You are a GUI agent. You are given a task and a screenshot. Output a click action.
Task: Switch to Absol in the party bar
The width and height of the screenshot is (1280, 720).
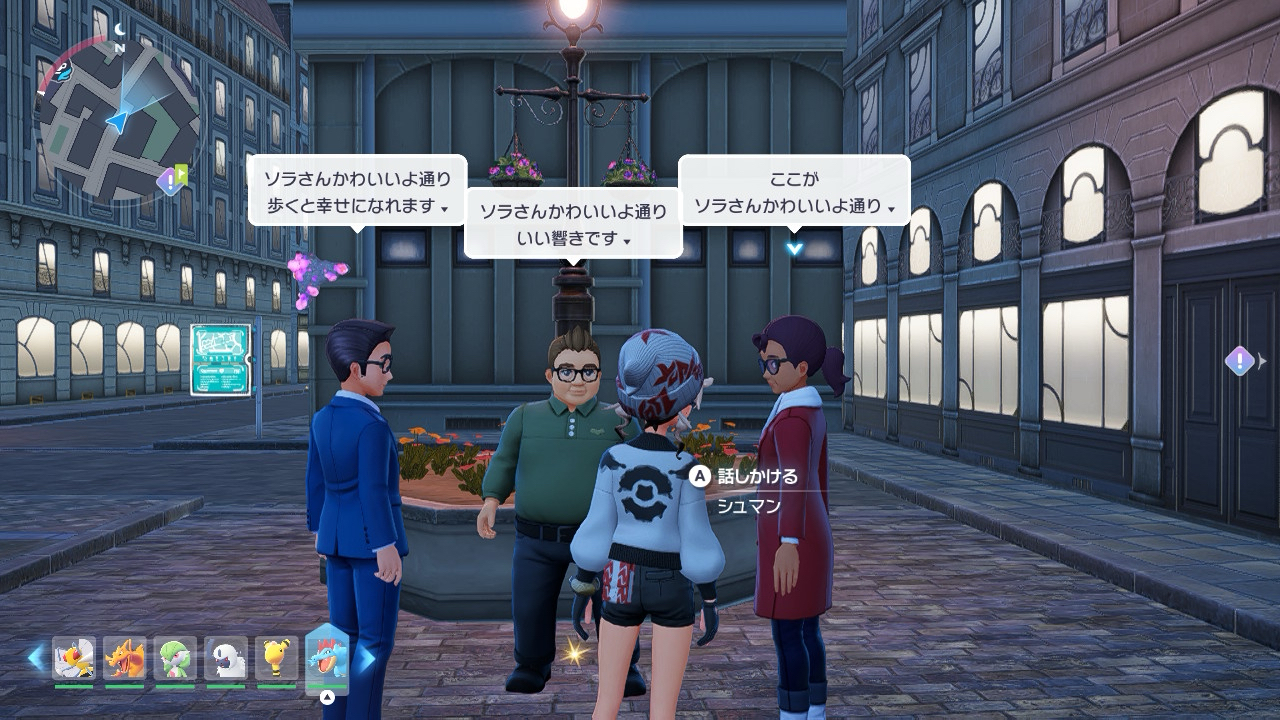click(226, 658)
